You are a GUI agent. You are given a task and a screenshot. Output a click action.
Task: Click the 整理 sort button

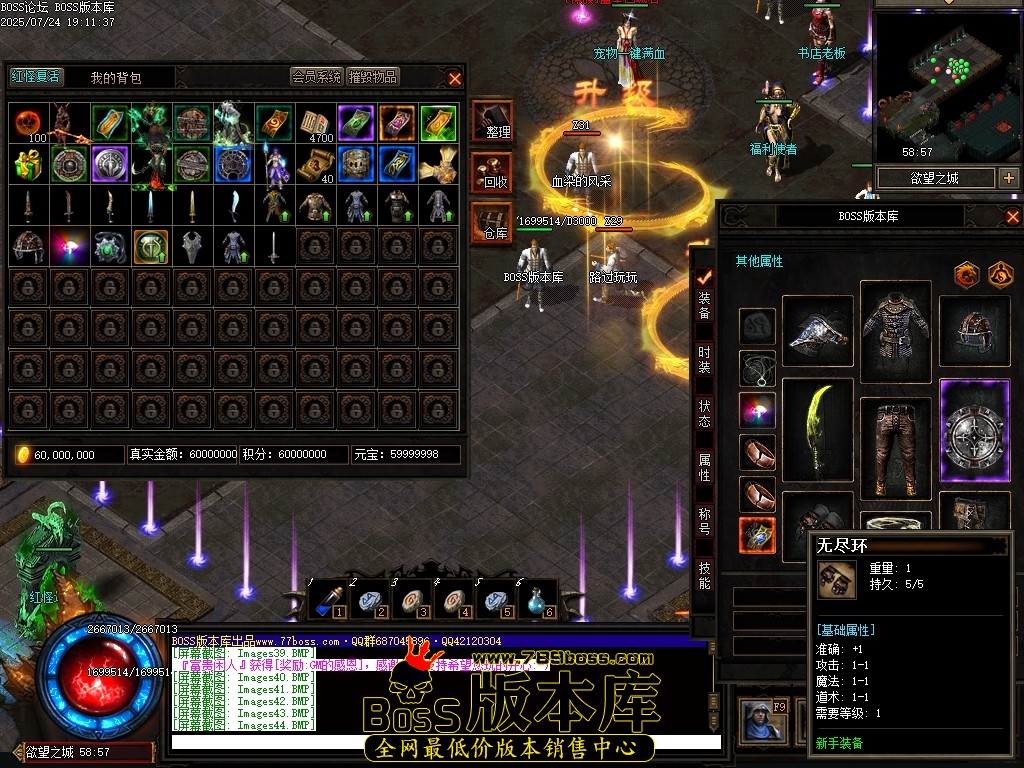pyautogui.click(x=493, y=122)
